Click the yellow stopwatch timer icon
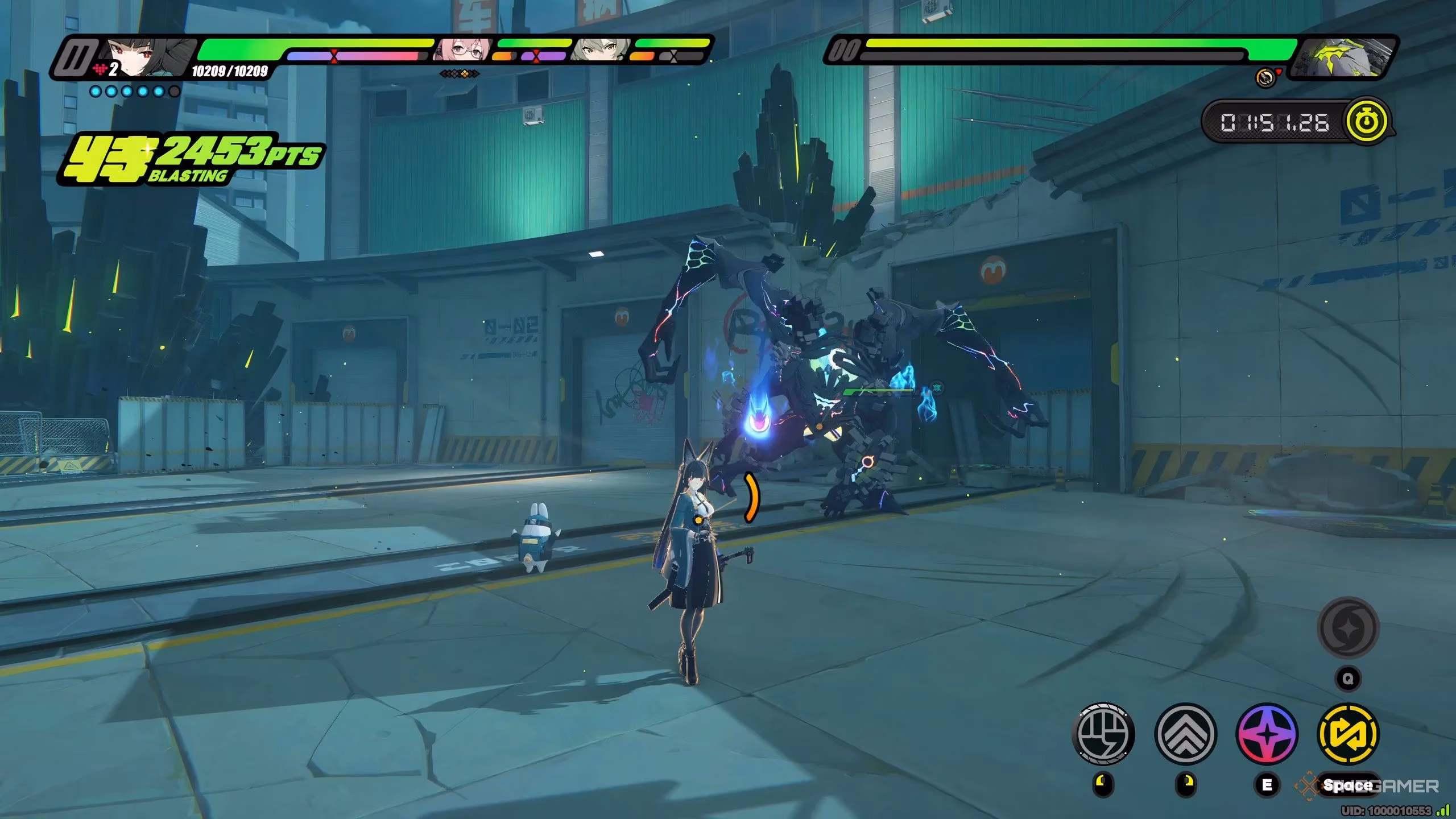This screenshot has width=1456, height=819. point(1367,122)
